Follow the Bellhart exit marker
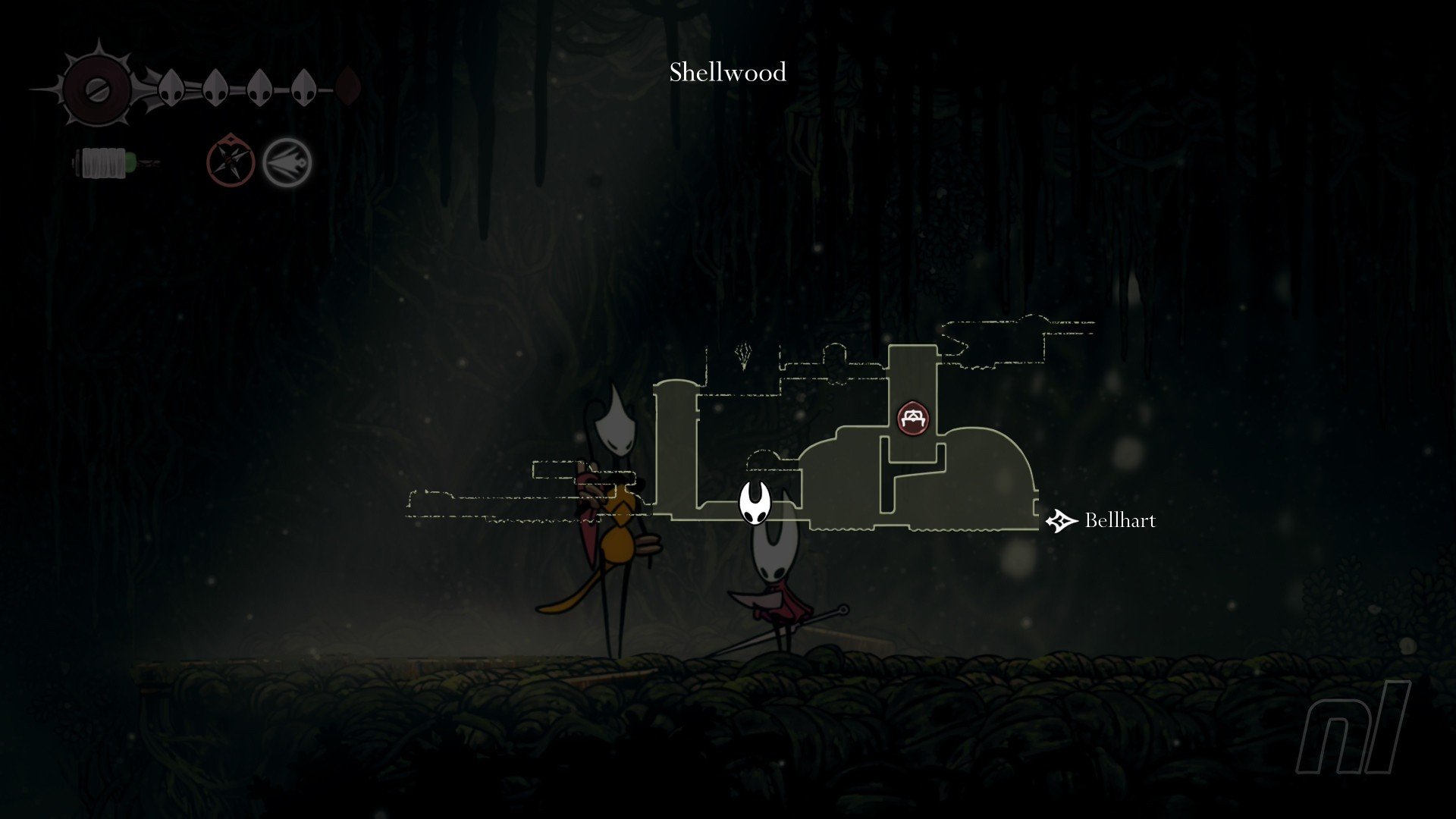Image resolution: width=1456 pixels, height=819 pixels. (x=1062, y=521)
